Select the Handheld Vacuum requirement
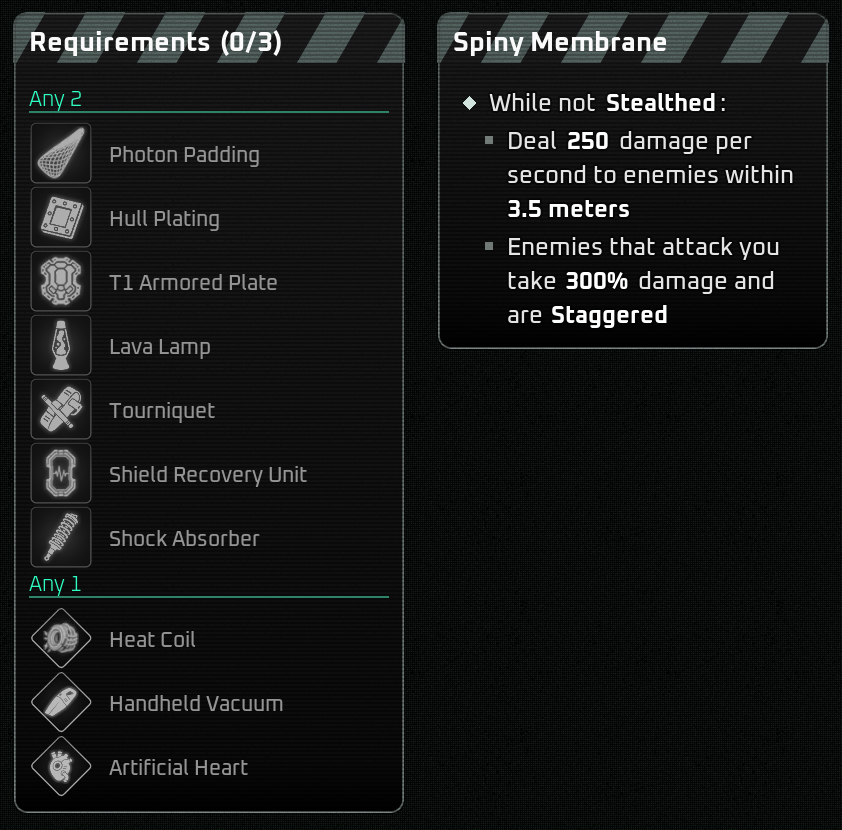842x830 pixels. click(196, 704)
